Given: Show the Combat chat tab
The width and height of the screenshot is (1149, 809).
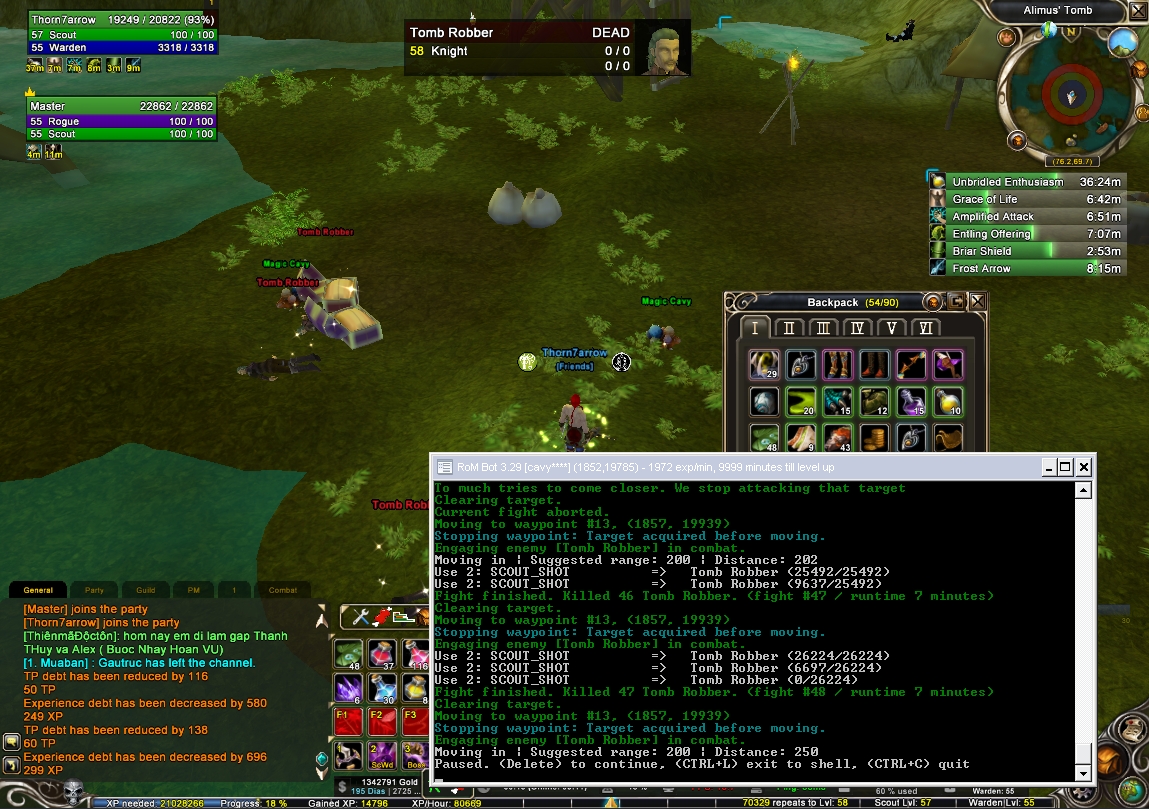Looking at the screenshot, I should click(283, 590).
